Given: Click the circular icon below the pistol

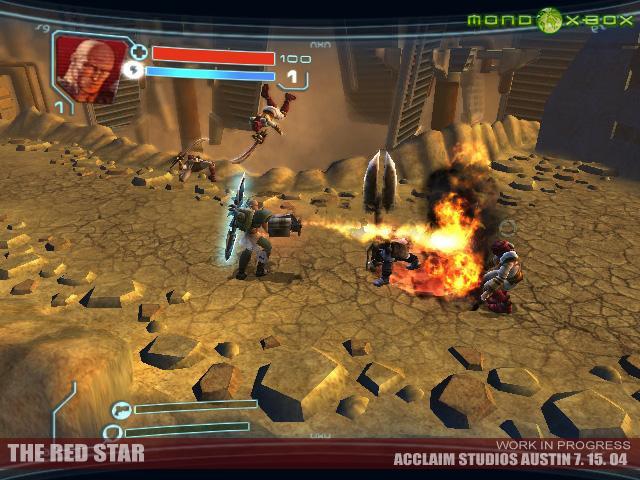Looking at the screenshot, I should (x=114, y=432).
